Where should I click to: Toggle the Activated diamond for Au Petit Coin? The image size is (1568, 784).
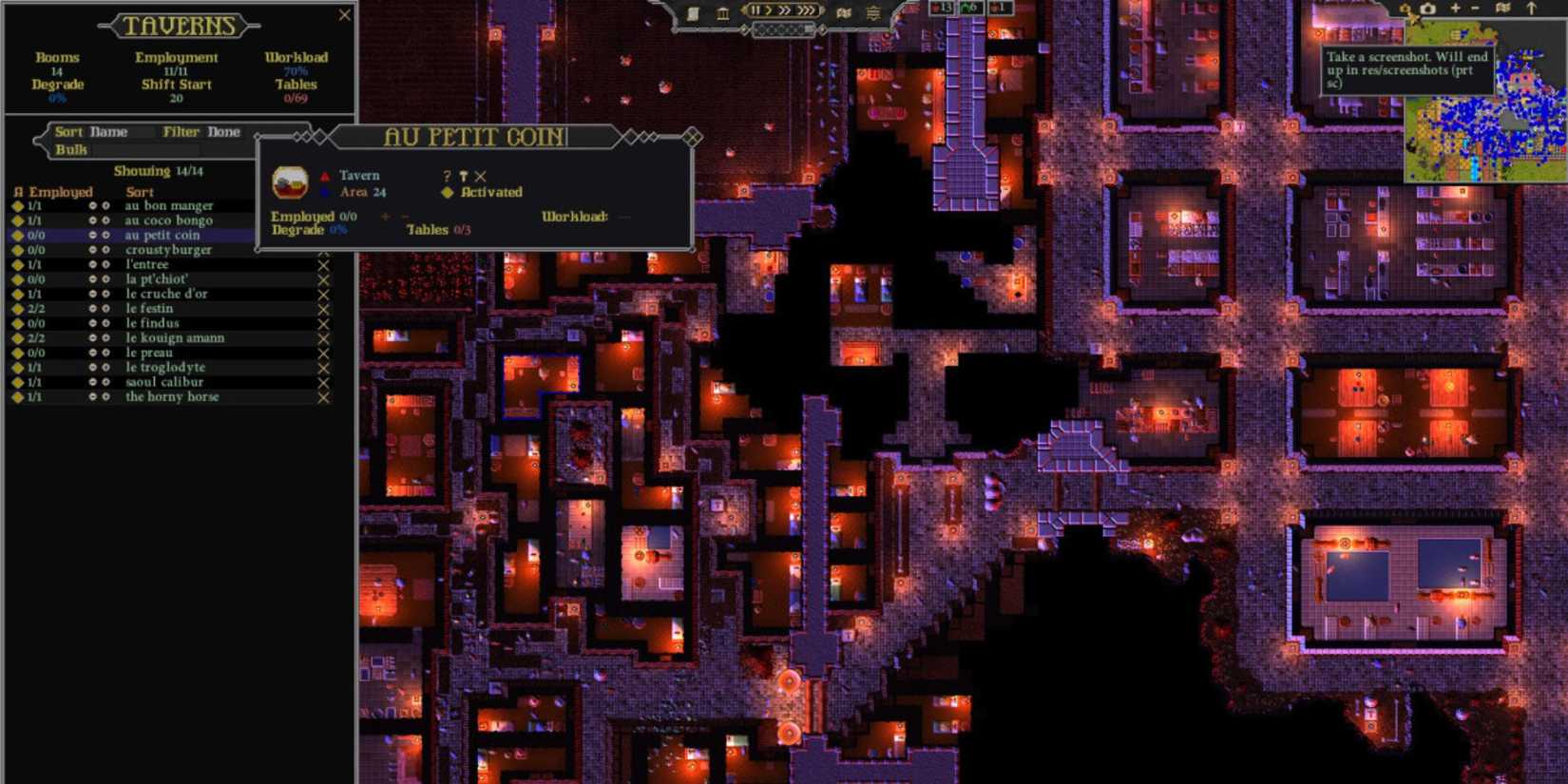(x=447, y=192)
